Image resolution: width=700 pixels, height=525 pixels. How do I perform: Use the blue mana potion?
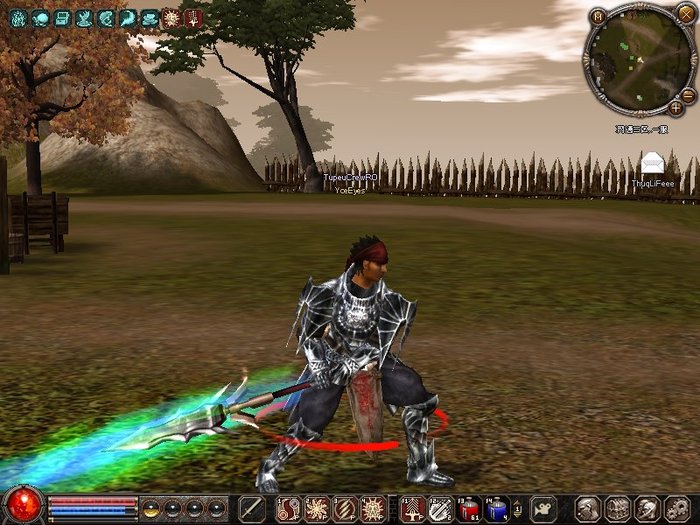[x=497, y=508]
